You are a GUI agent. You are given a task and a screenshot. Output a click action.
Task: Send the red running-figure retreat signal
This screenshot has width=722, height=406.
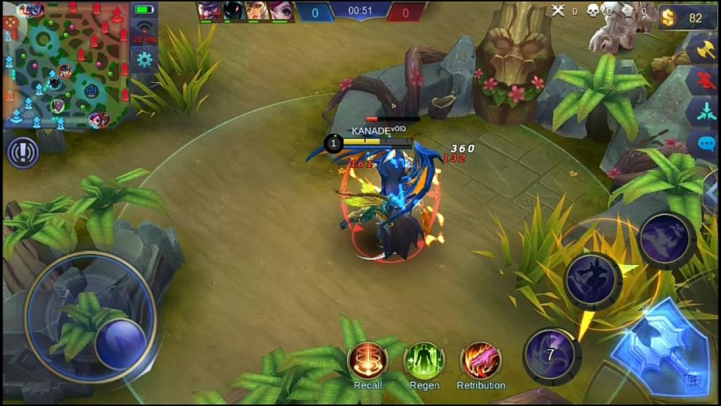[705, 80]
